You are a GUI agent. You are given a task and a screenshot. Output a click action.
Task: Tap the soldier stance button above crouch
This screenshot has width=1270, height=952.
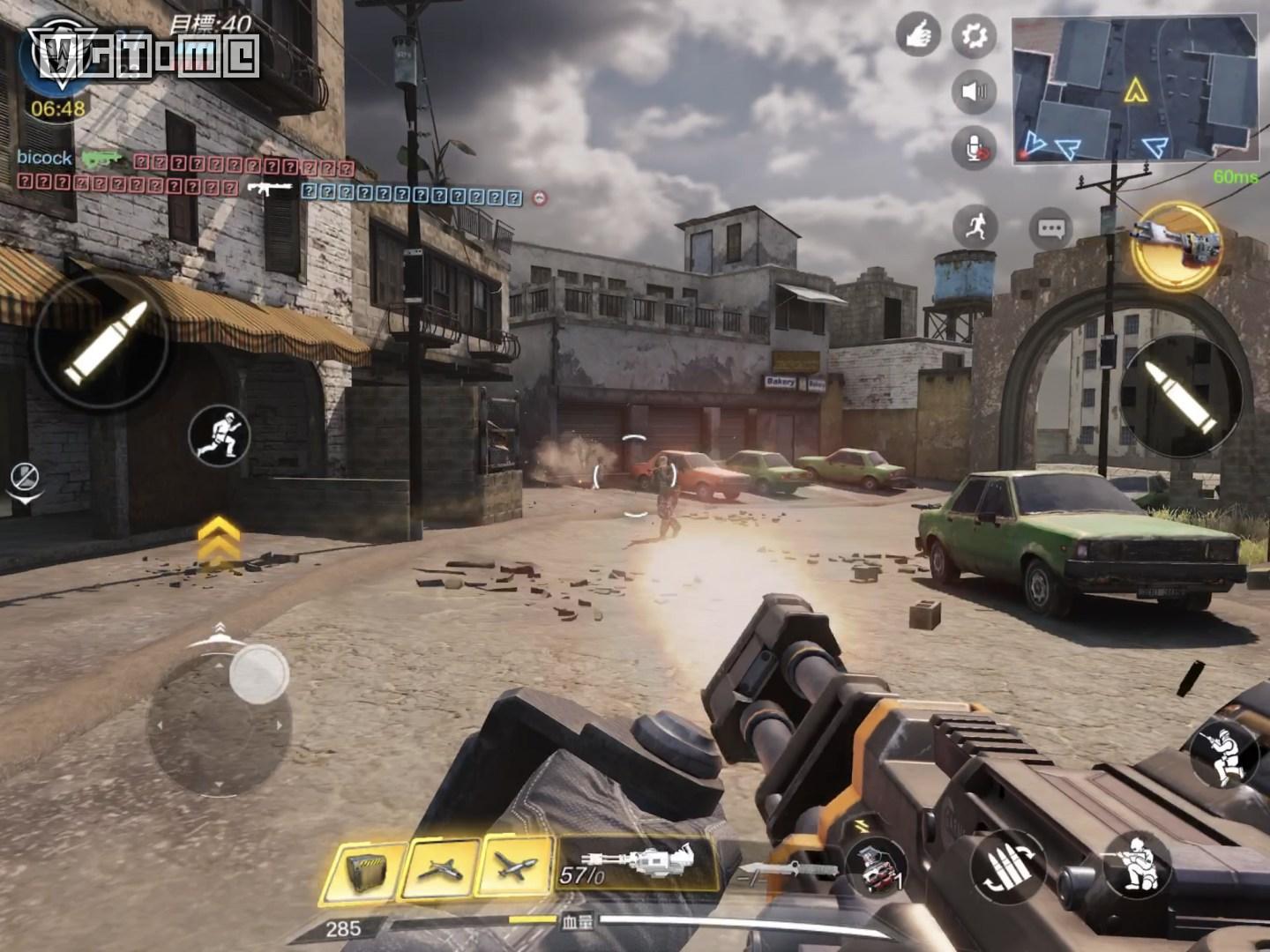1223,755
